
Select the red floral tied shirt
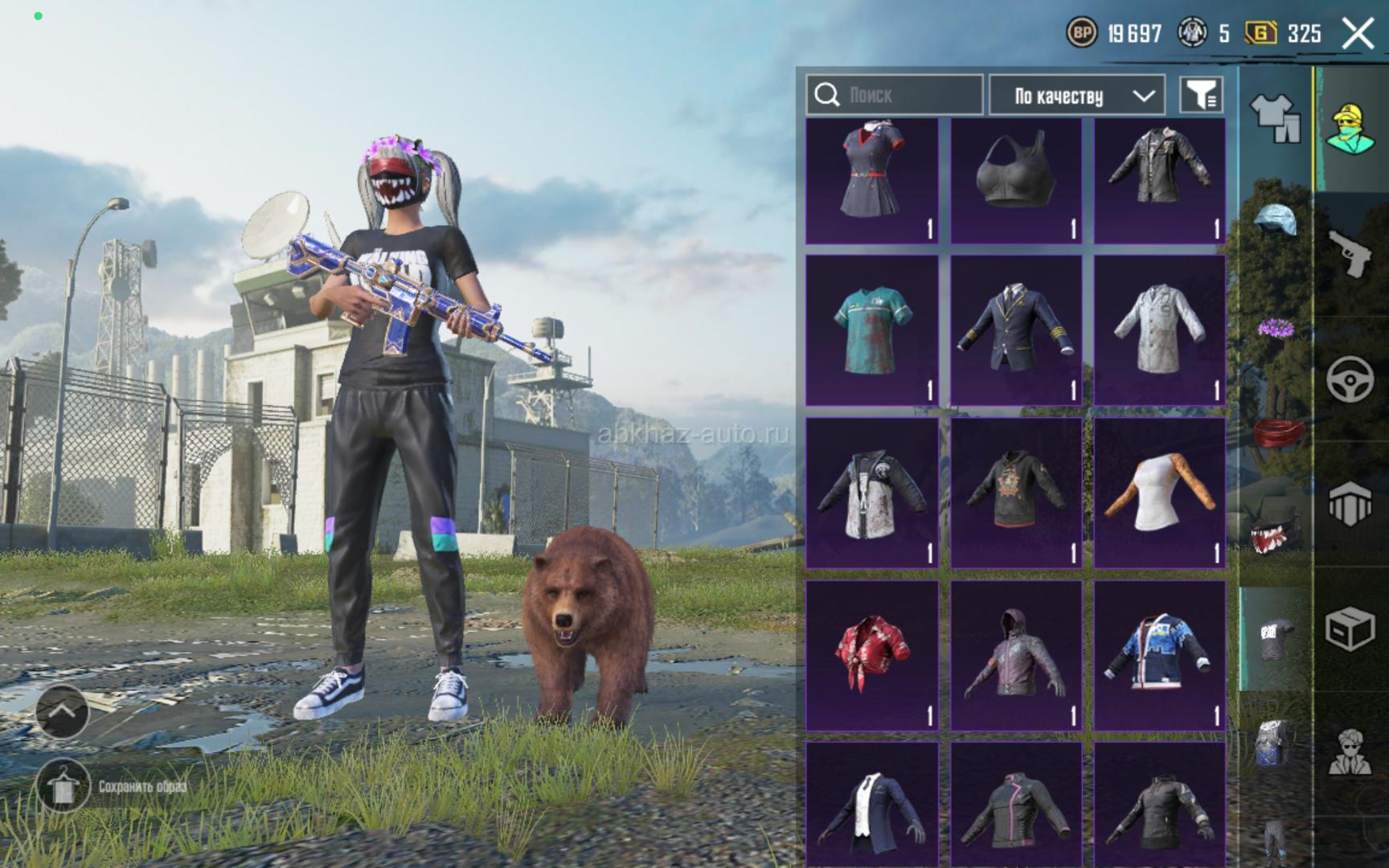872,655
